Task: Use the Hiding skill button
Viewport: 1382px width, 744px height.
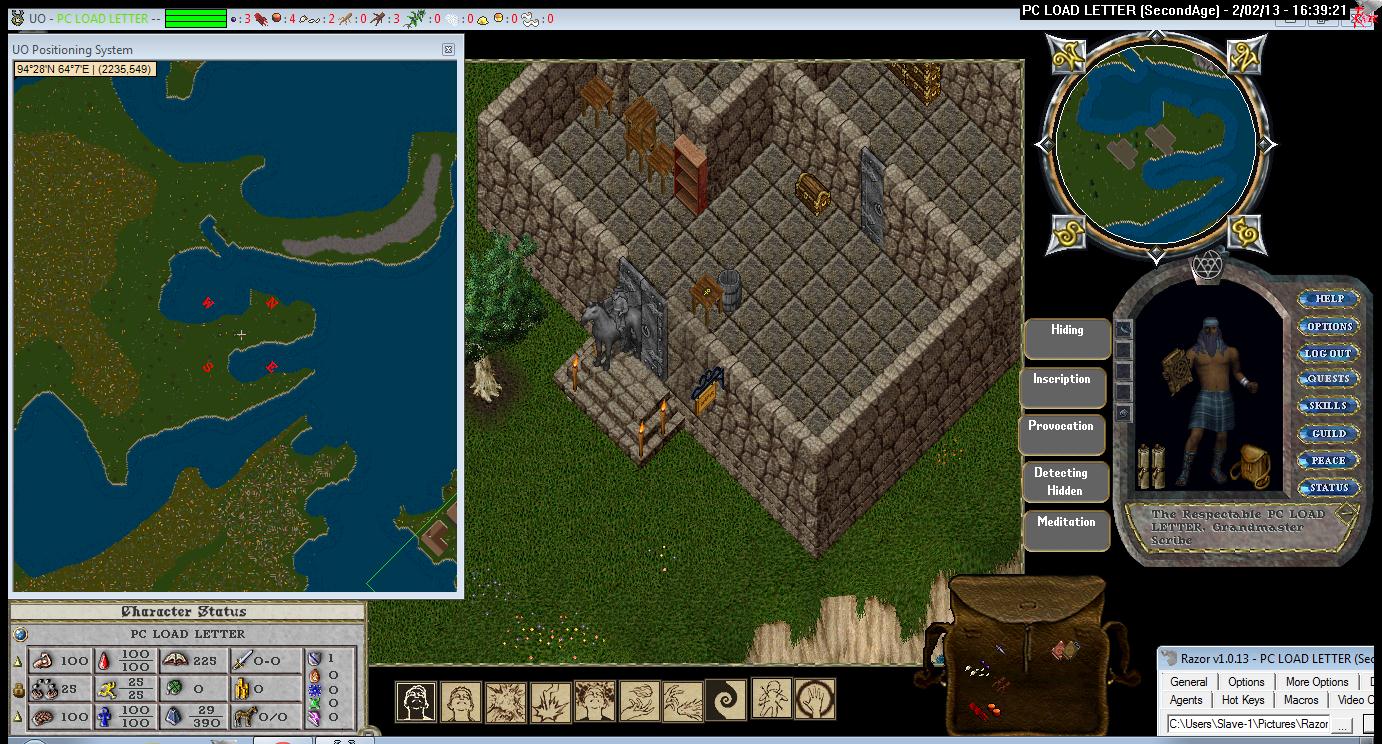Action: (x=1067, y=338)
